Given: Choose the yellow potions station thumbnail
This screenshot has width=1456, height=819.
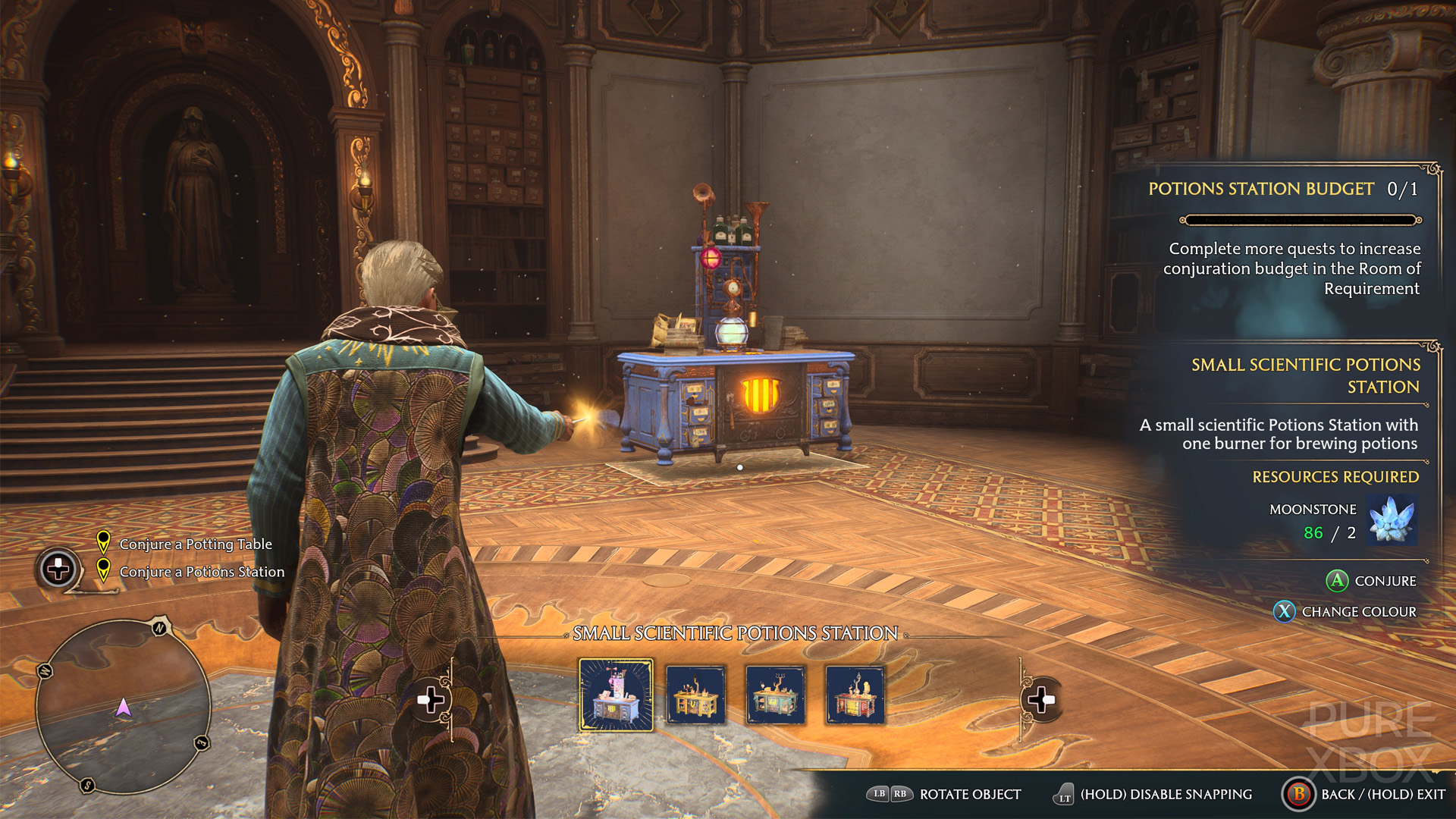Looking at the screenshot, I should click(x=695, y=695).
